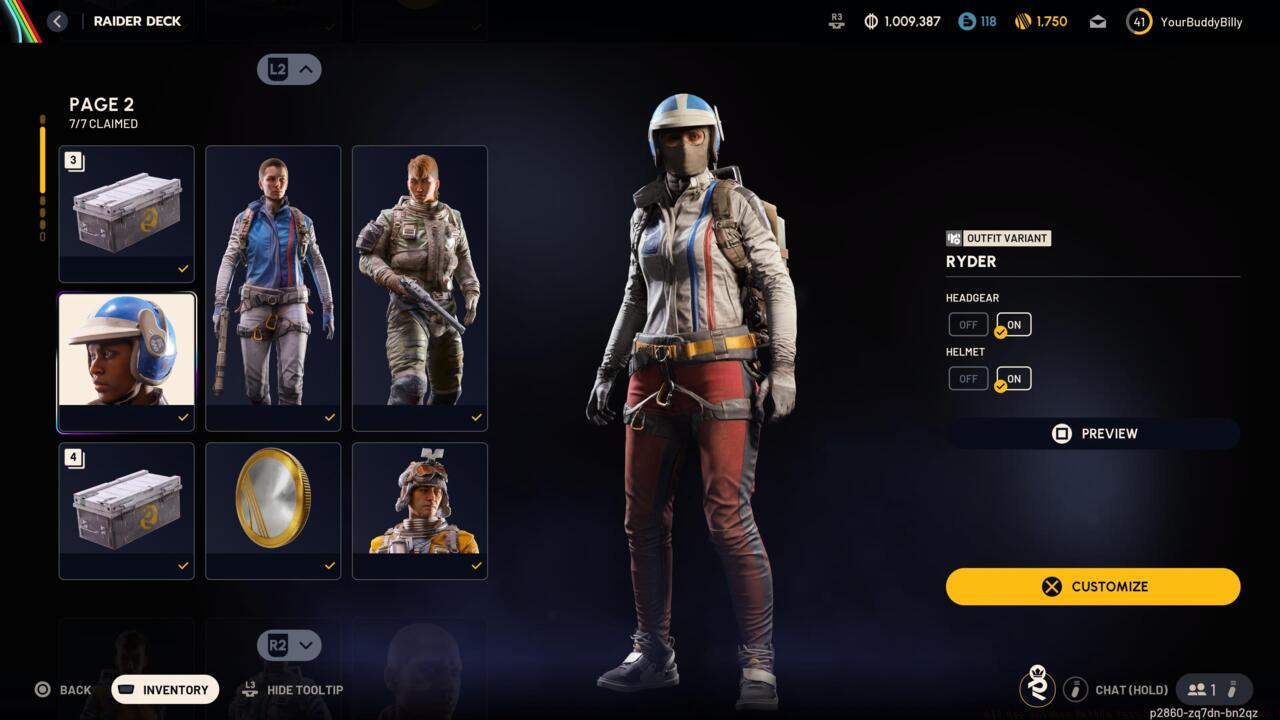Open the left arrow back navigation
This screenshot has height=720, width=1280.
[57, 21]
